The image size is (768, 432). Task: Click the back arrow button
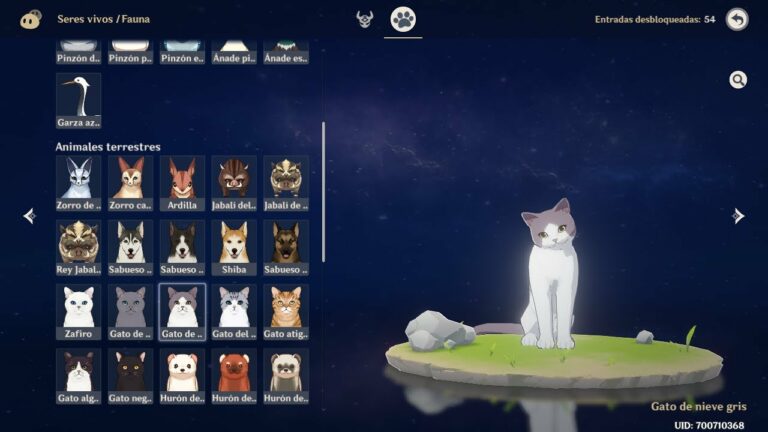coord(737,19)
